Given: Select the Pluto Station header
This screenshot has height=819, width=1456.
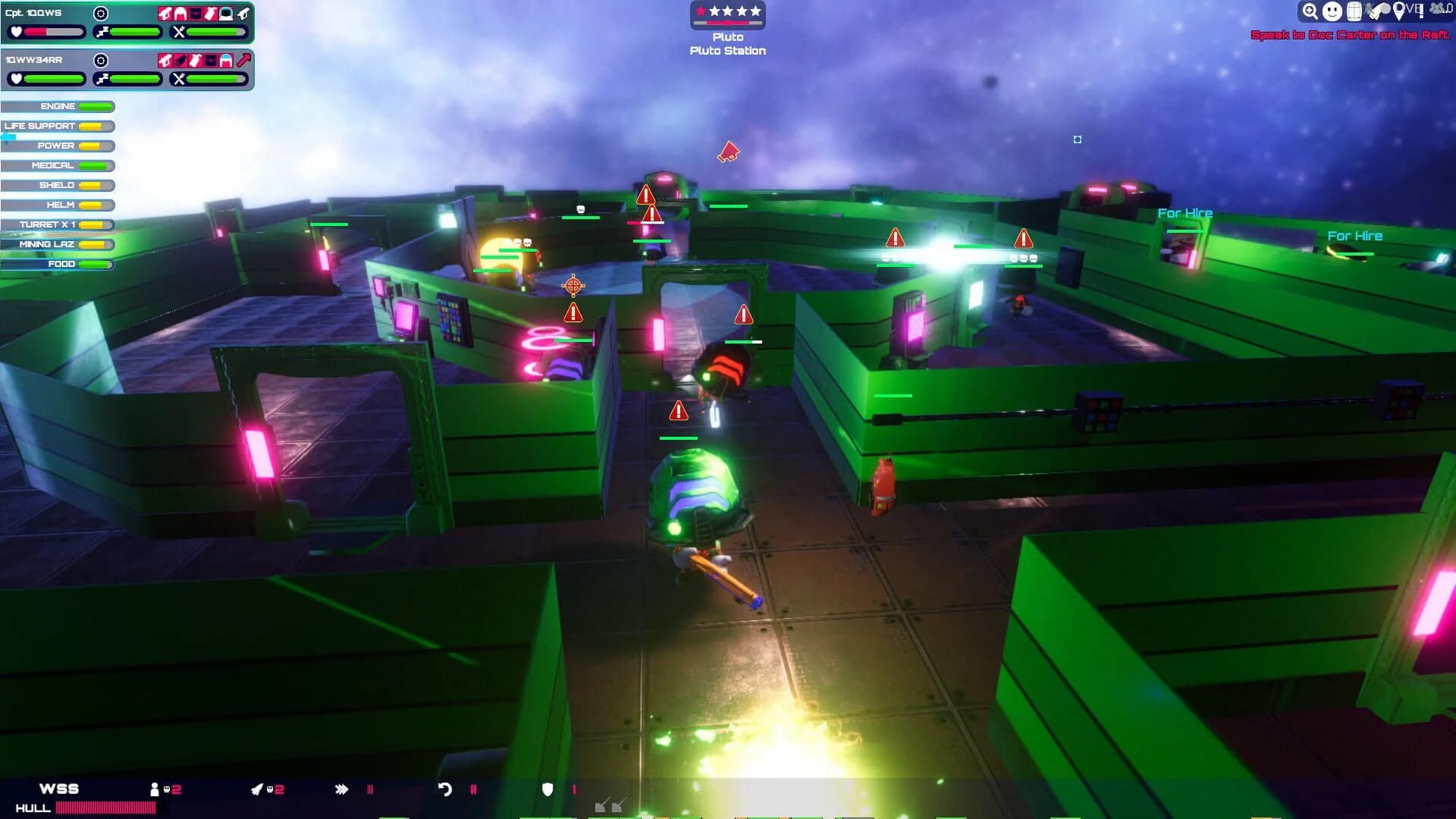Looking at the screenshot, I should click(x=728, y=50).
